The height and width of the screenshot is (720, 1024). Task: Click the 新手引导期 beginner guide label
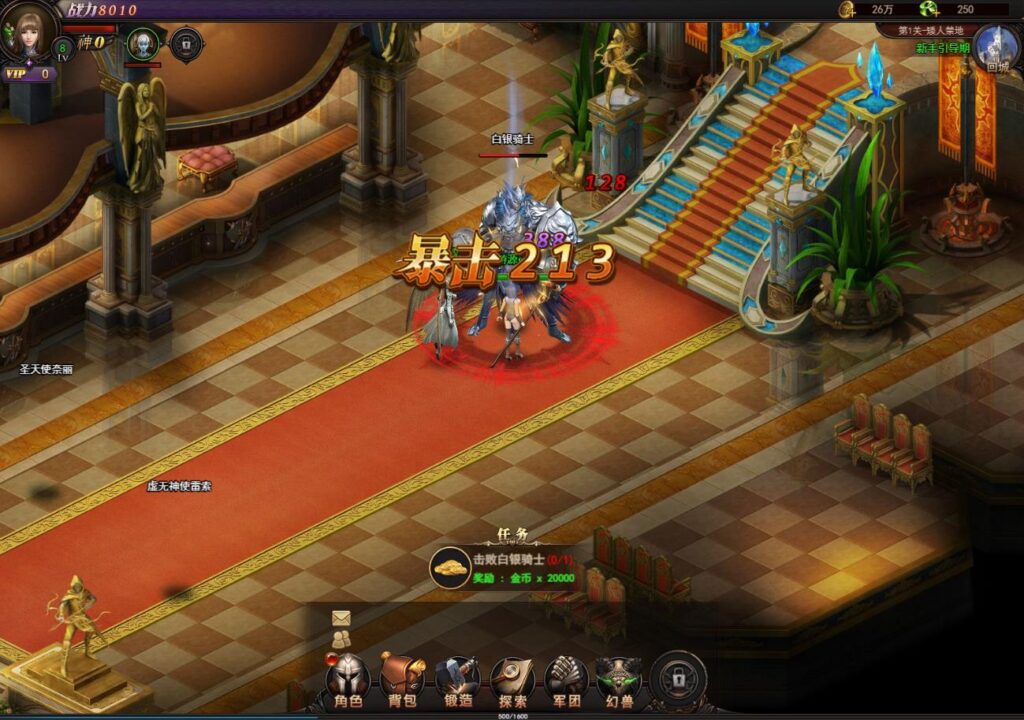(943, 48)
